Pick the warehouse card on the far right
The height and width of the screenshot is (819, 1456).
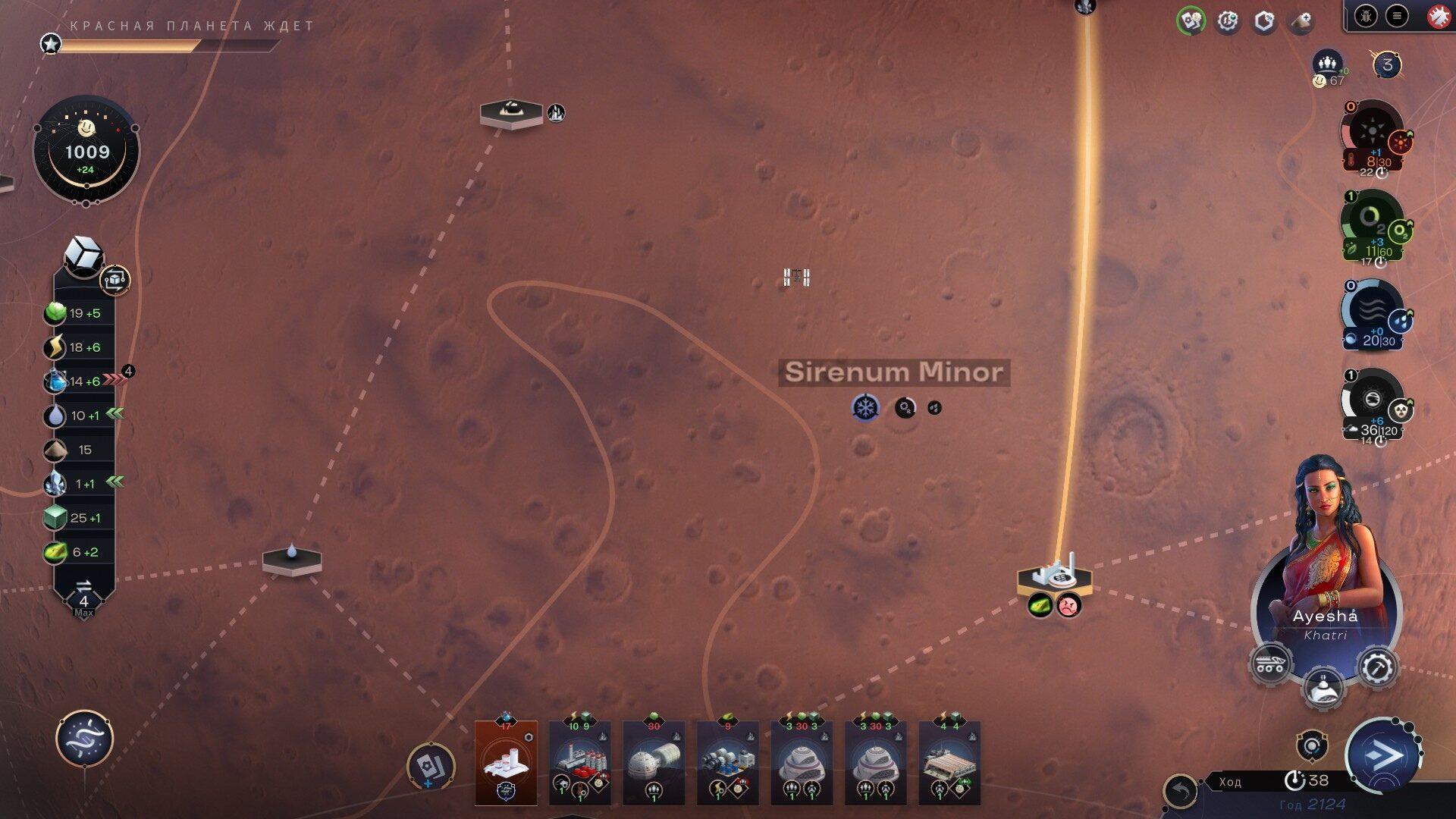[949, 762]
